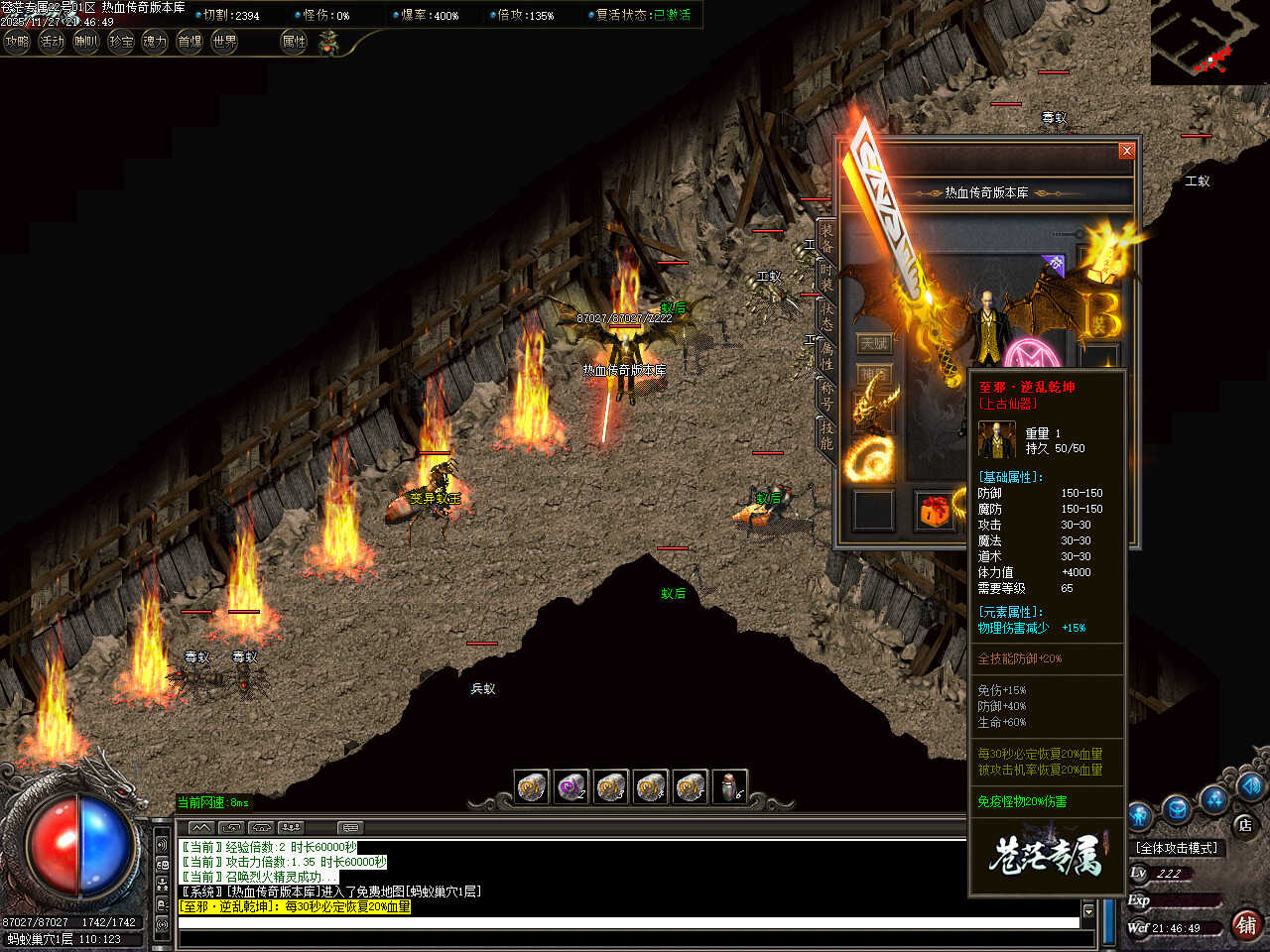1270x952 pixels.
Task: Switch to the 装备 equipment tab
Action: pos(825,238)
